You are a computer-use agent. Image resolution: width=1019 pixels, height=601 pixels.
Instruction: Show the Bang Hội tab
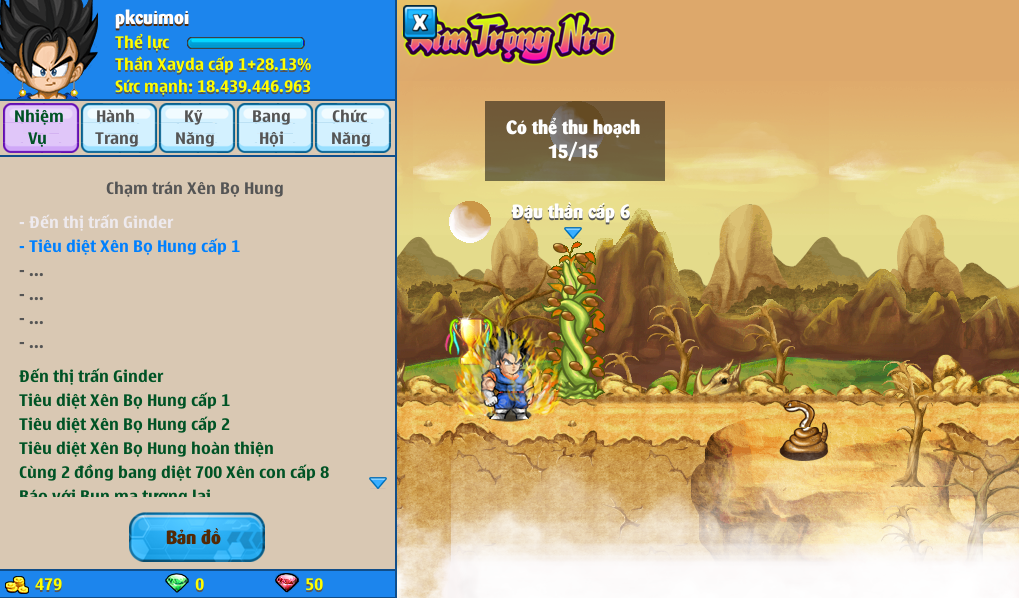pos(274,128)
